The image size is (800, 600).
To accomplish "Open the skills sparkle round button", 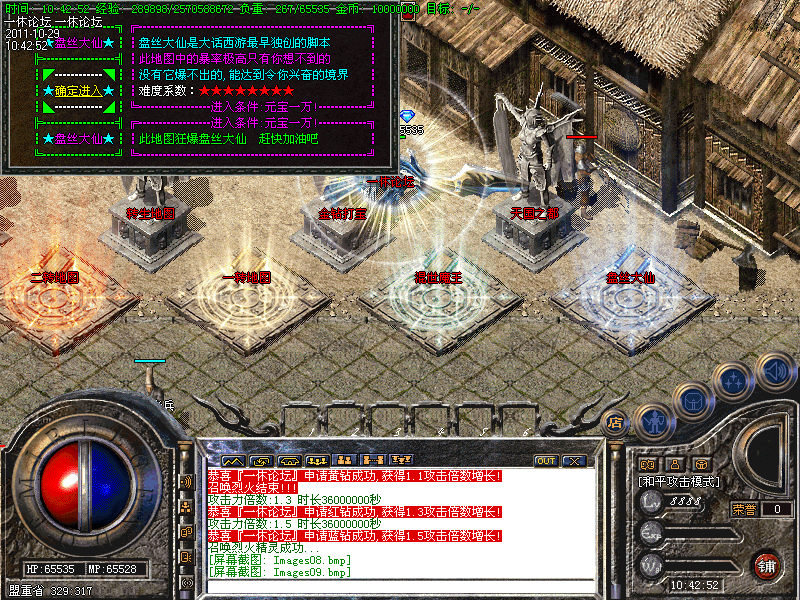I will coord(735,380).
